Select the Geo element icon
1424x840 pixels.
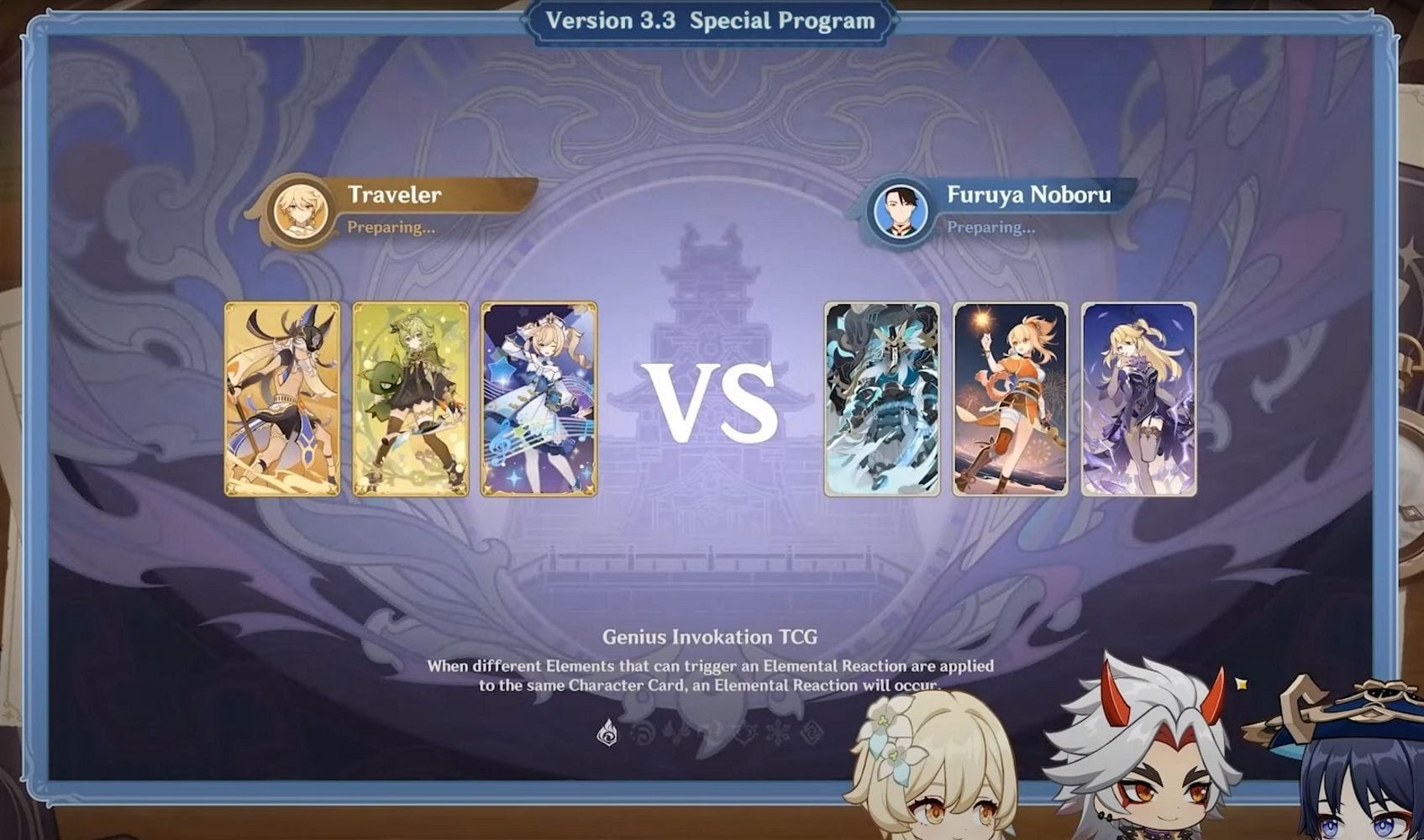coord(809,732)
